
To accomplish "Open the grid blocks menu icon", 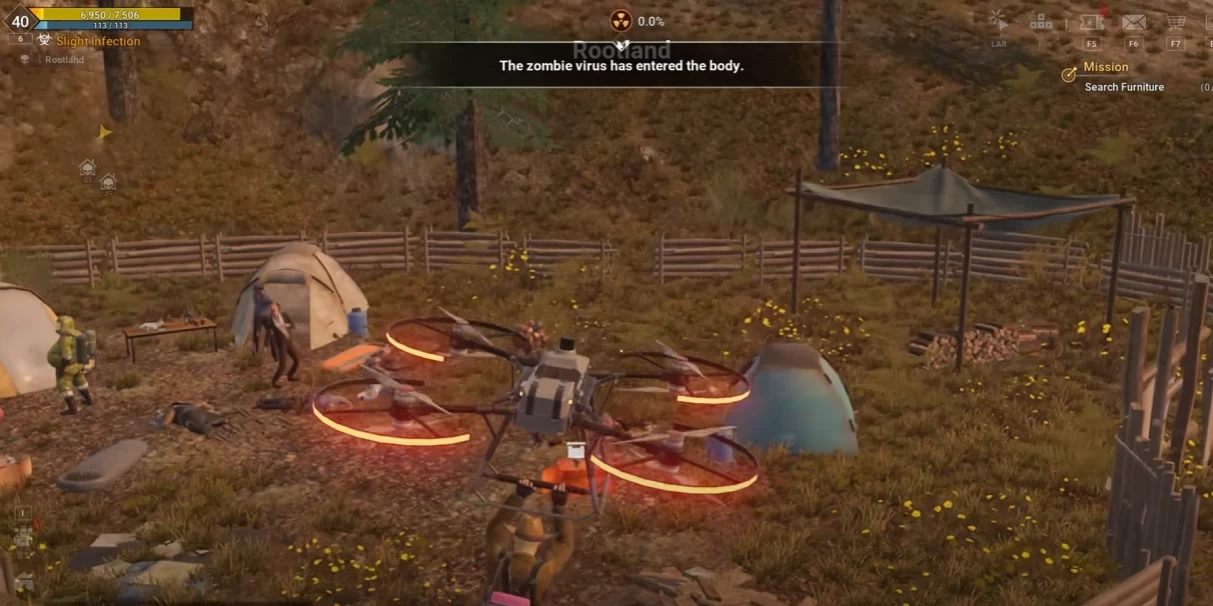I will [1041, 21].
